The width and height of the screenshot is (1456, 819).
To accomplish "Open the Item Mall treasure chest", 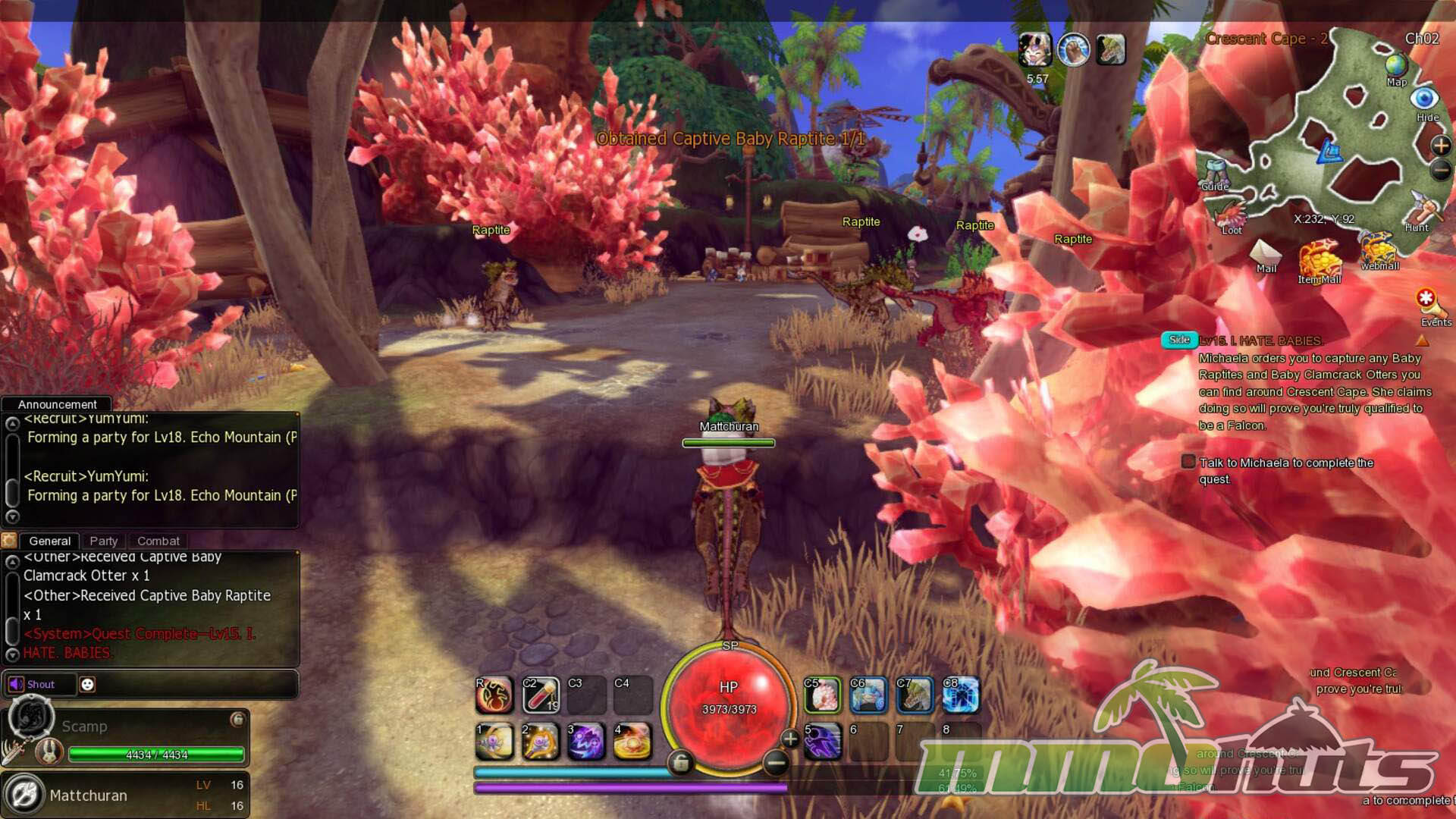I will tap(1319, 259).
